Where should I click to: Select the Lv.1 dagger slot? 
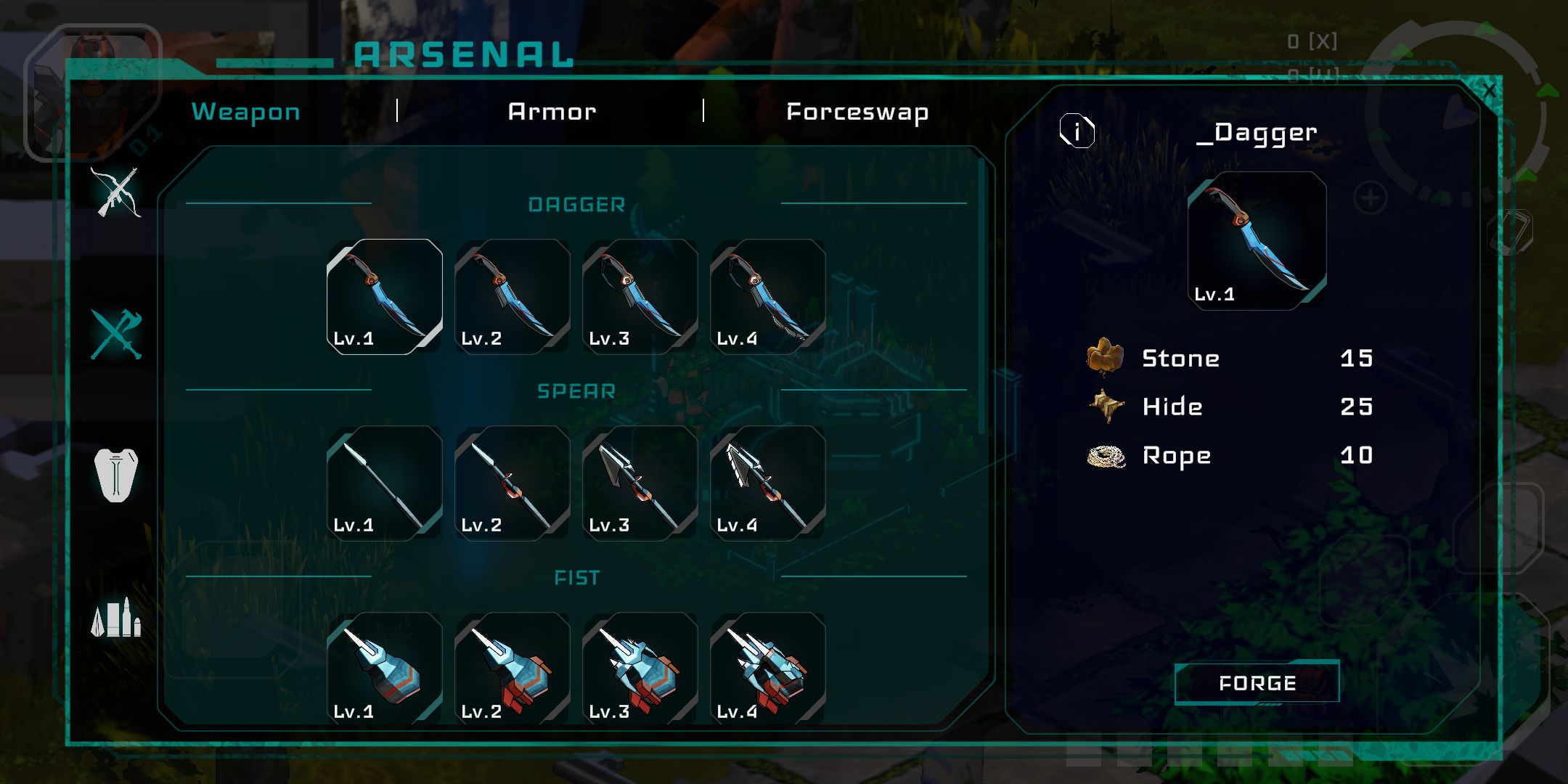[x=385, y=296]
